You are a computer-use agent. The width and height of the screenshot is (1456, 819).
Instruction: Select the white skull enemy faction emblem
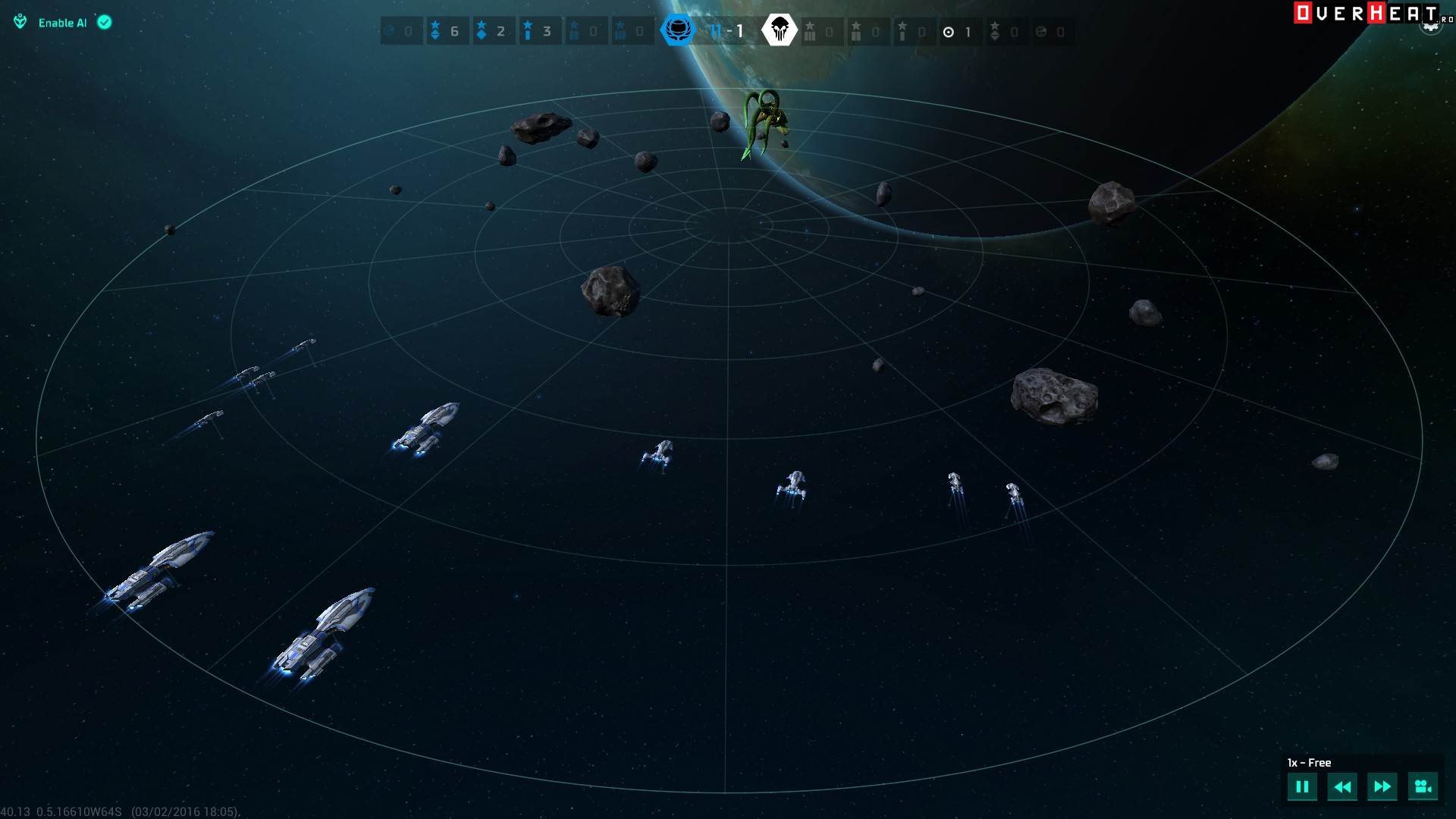[x=779, y=30]
